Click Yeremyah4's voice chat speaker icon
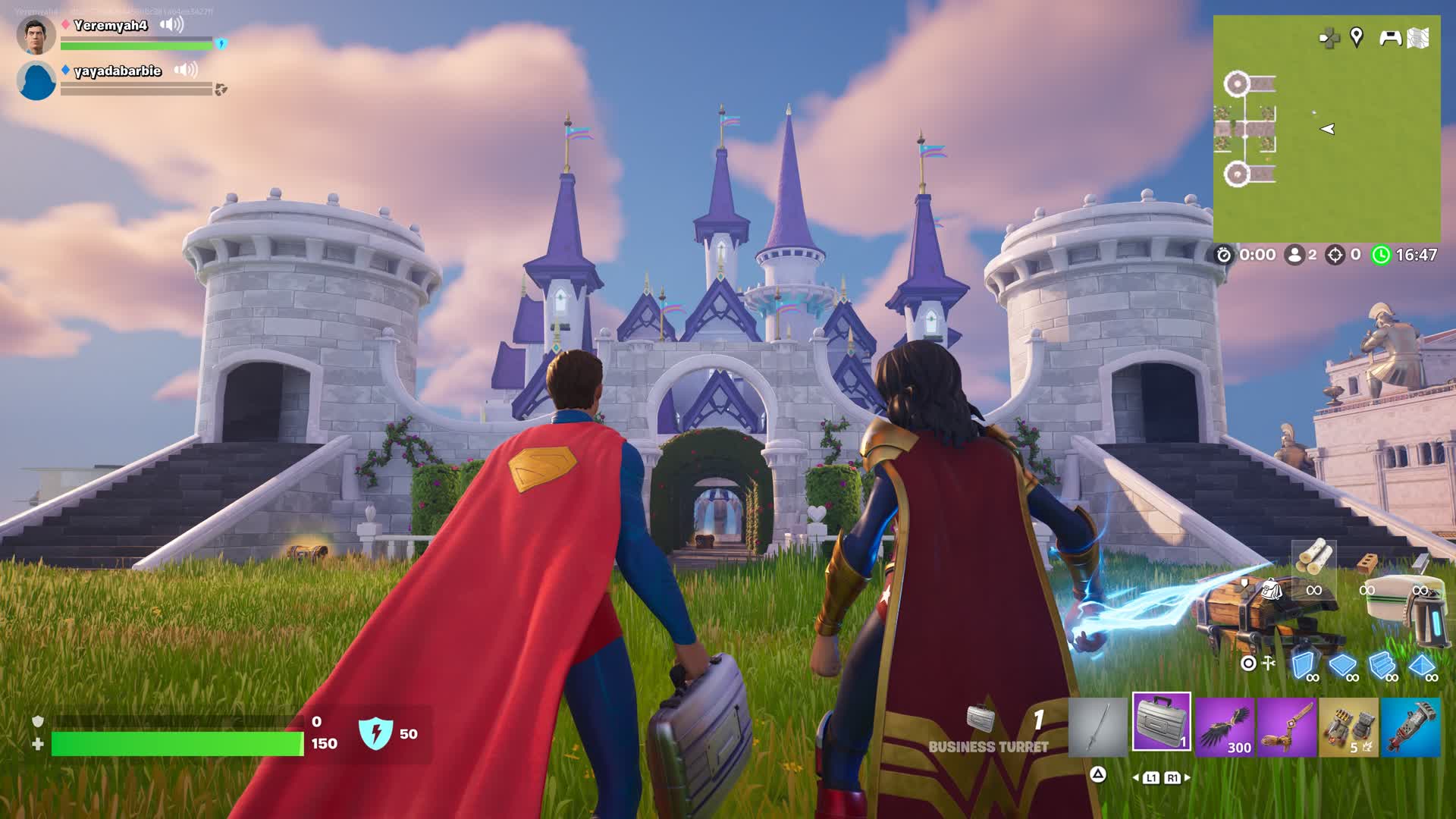This screenshot has width=1456, height=819. pos(172,25)
